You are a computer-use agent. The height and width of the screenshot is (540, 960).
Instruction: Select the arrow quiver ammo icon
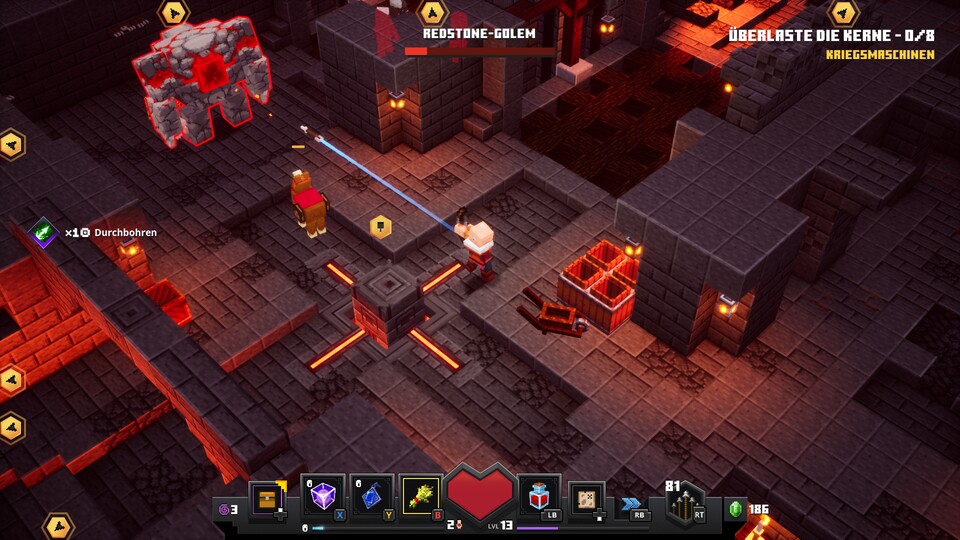point(684,502)
